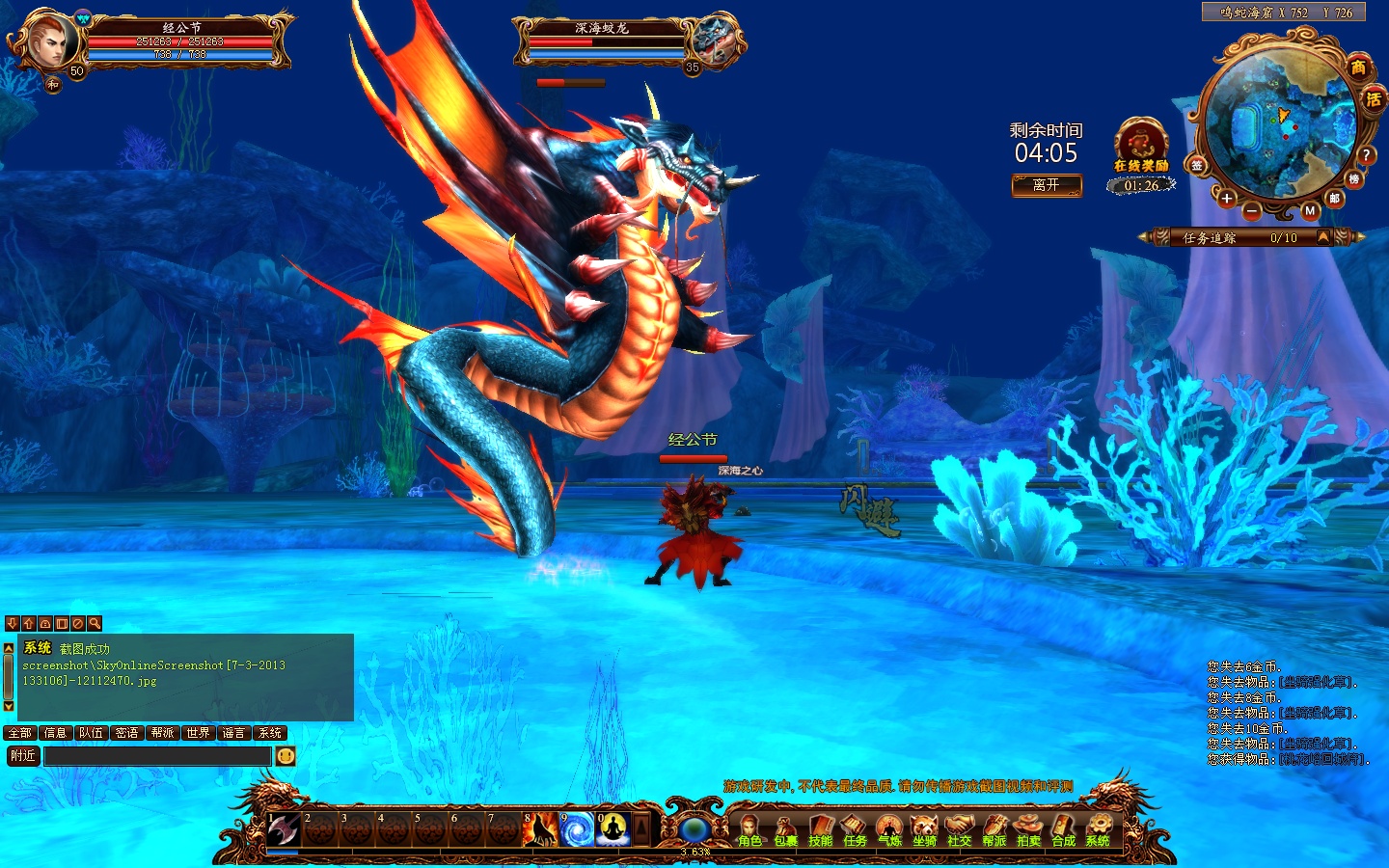Open the 包裹 inventory bag

coord(785,829)
